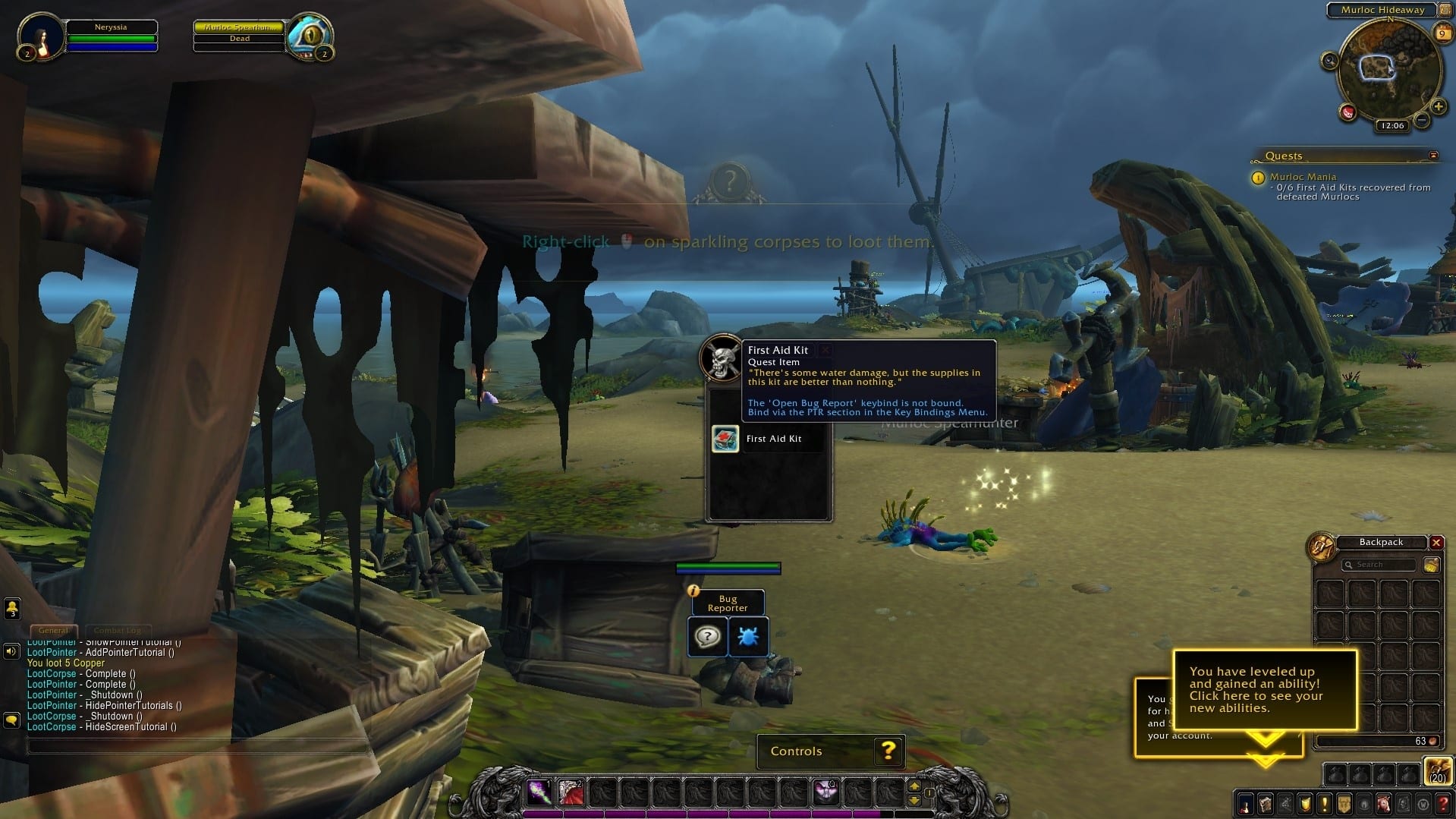
Task: Zoom out on the minimap
Action: pos(1422,120)
